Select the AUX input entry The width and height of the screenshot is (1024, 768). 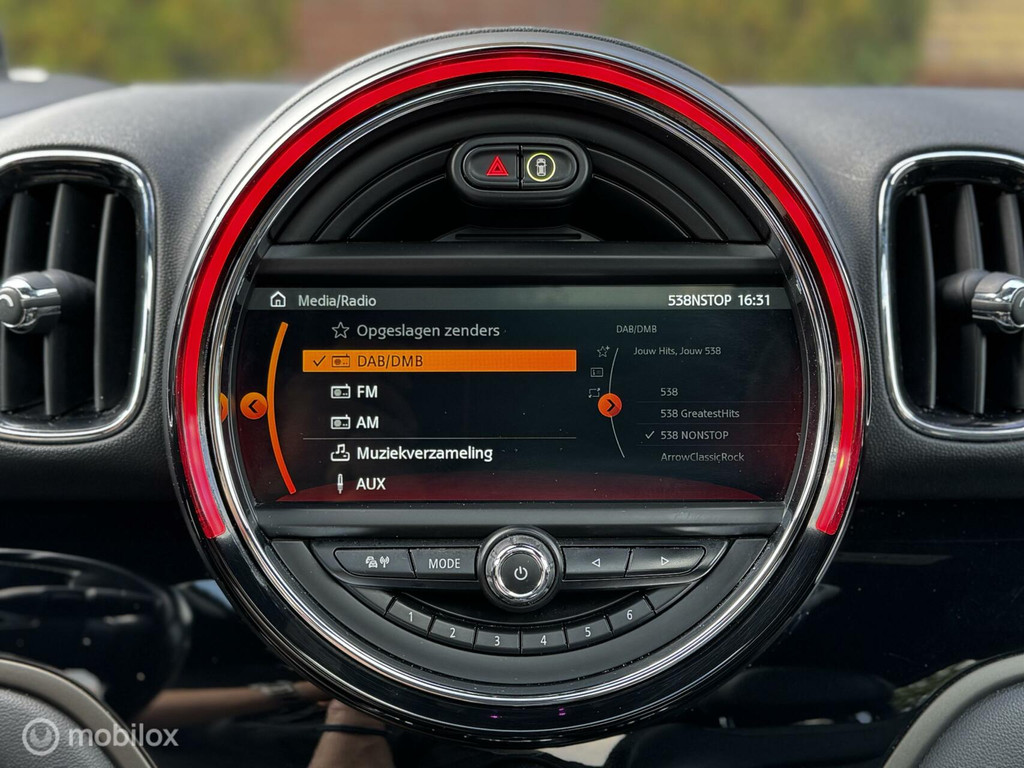click(370, 484)
